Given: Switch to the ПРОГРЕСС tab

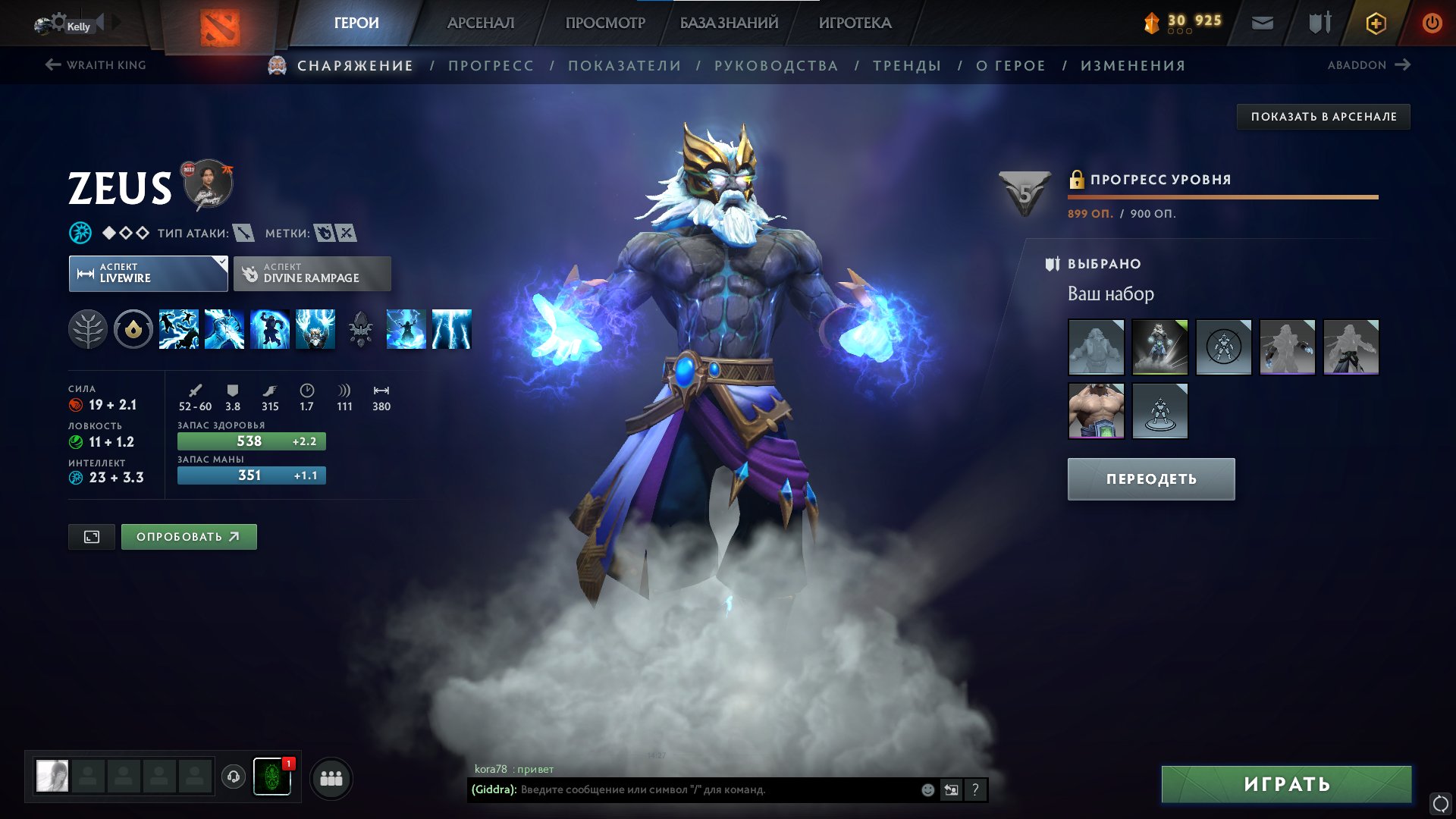Looking at the screenshot, I should [x=490, y=65].
